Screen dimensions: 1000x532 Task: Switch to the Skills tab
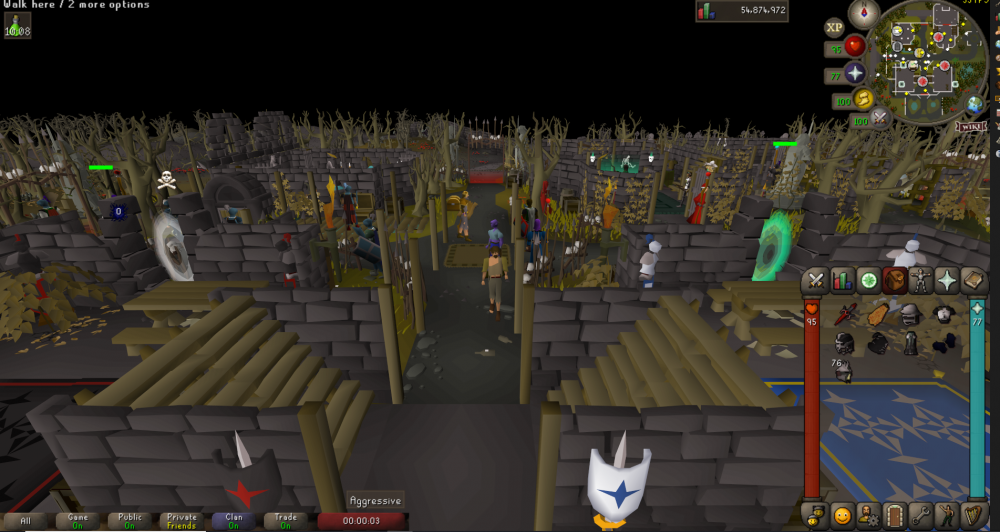pyautogui.click(x=842, y=281)
